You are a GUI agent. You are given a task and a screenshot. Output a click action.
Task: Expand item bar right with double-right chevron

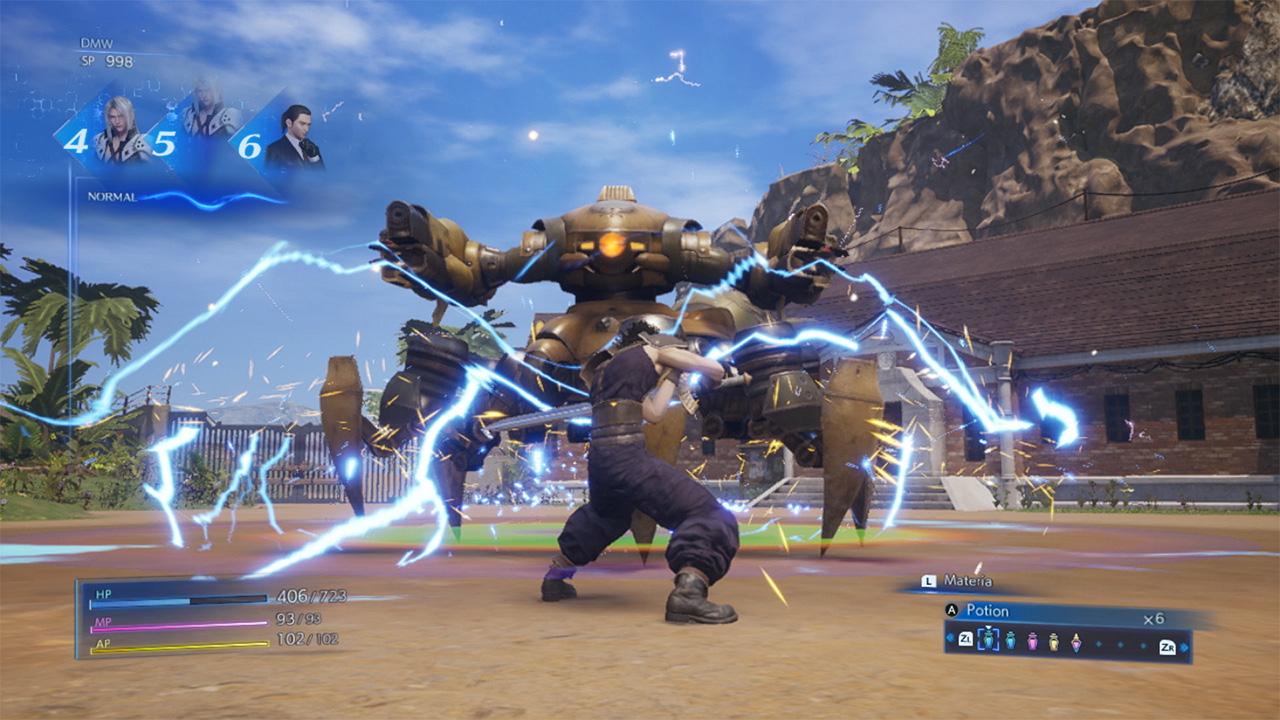click(1184, 648)
